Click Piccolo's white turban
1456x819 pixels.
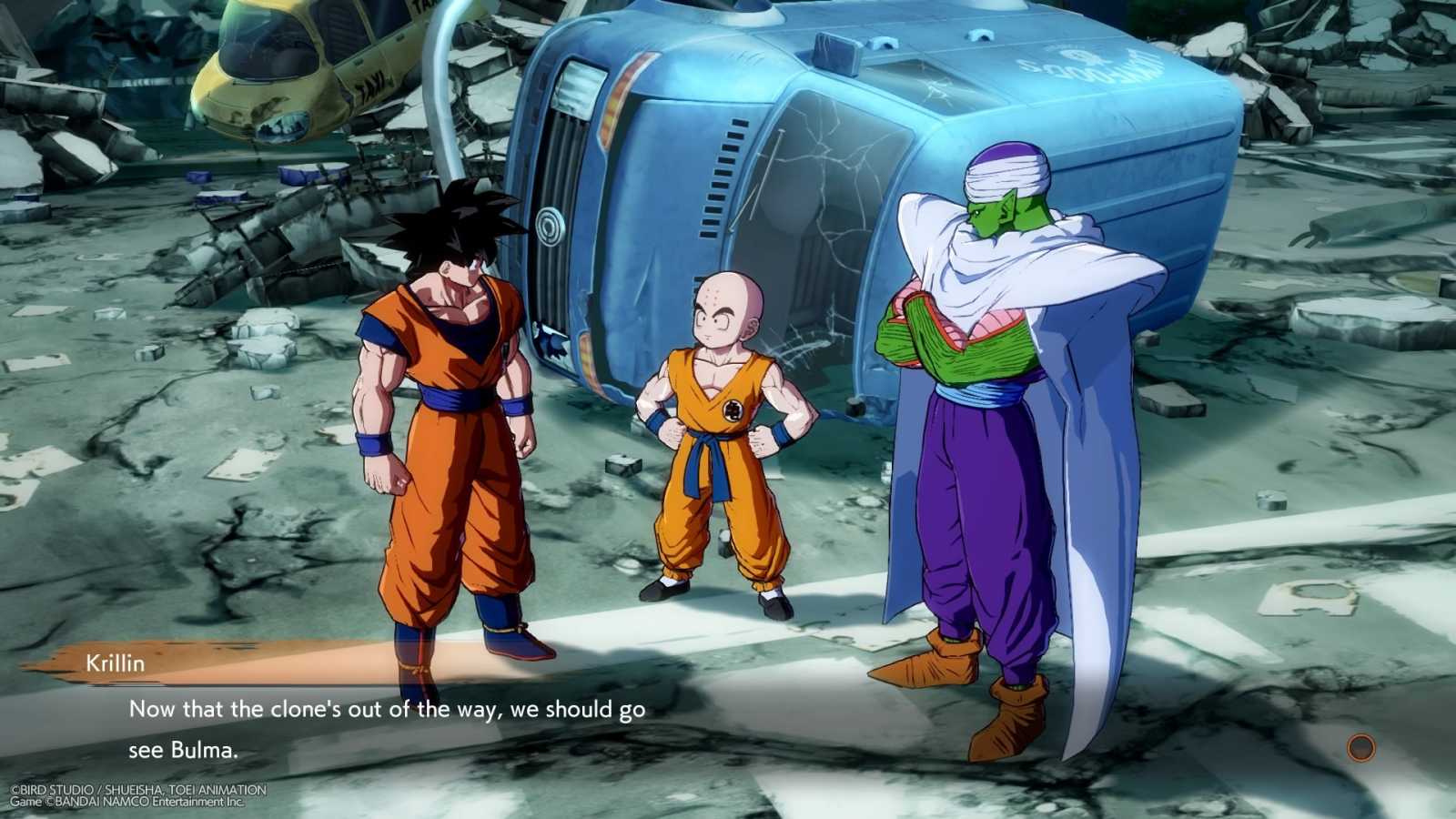click(x=1006, y=173)
